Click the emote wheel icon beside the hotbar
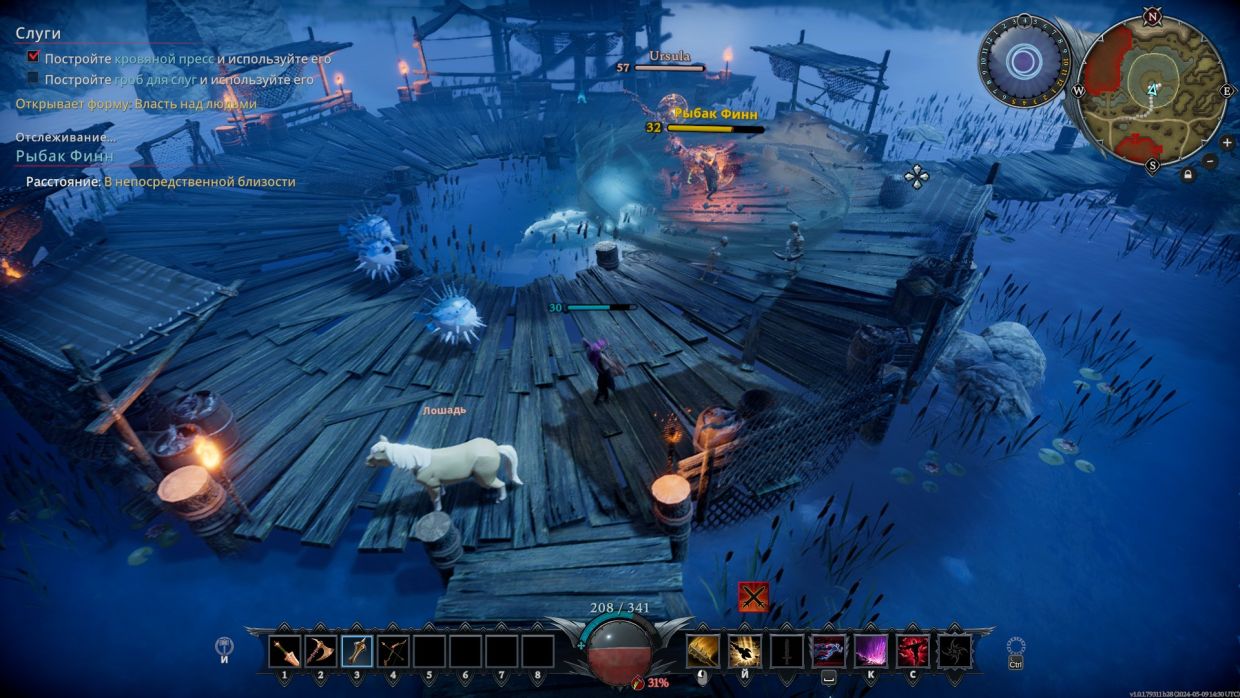Screen dimensions: 1240x698 click(x=225, y=648)
